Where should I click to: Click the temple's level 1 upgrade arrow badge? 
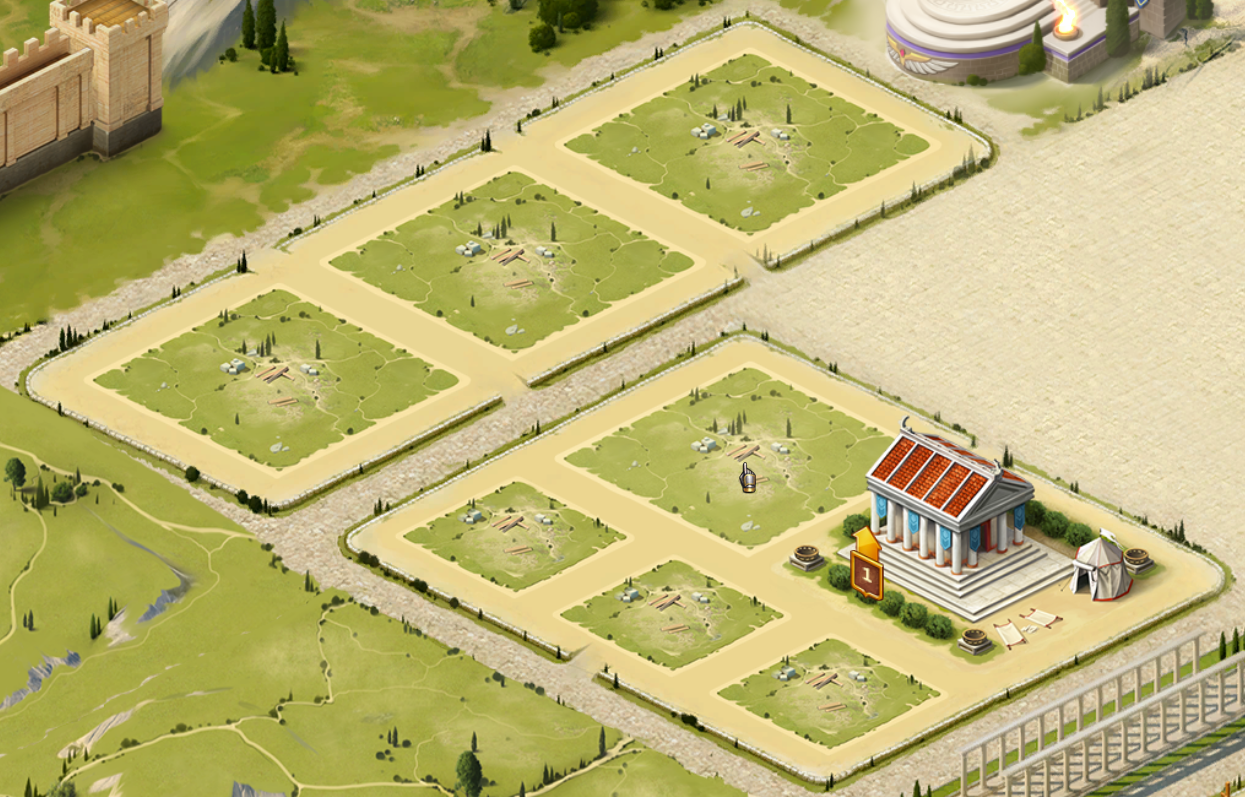[x=867, y=568]
